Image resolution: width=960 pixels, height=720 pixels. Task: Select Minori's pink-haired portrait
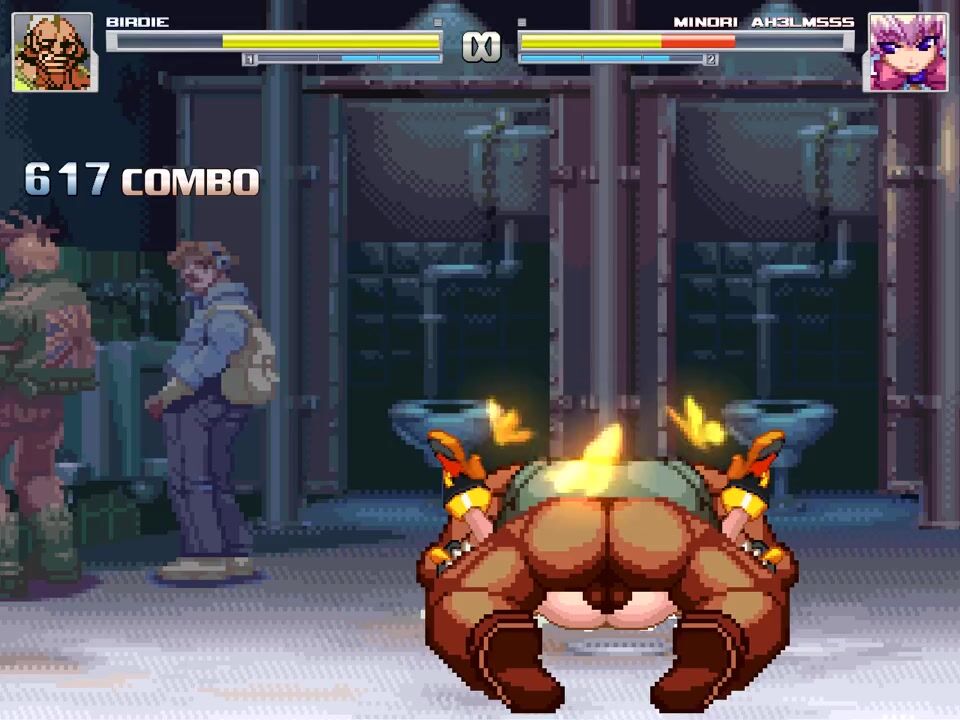point(907,52)
